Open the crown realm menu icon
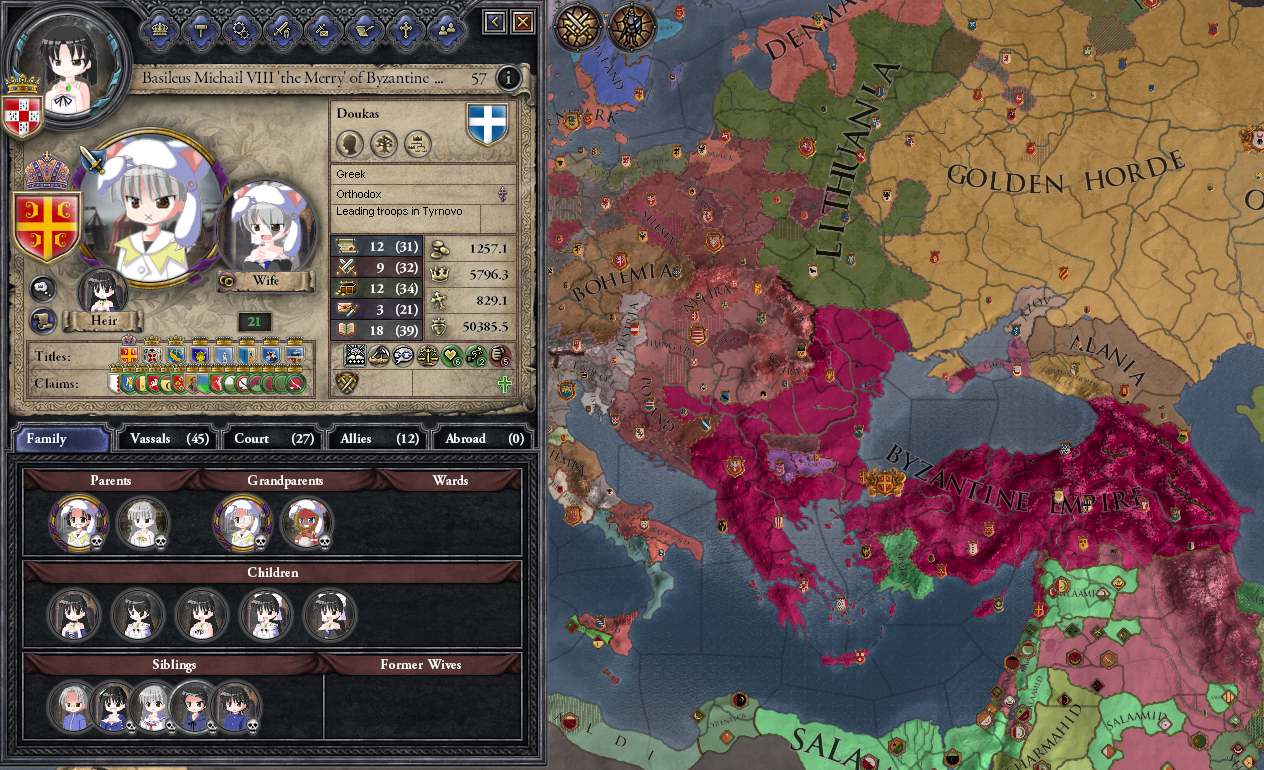This screenshot has height=770, width=1264. point(159,28)
